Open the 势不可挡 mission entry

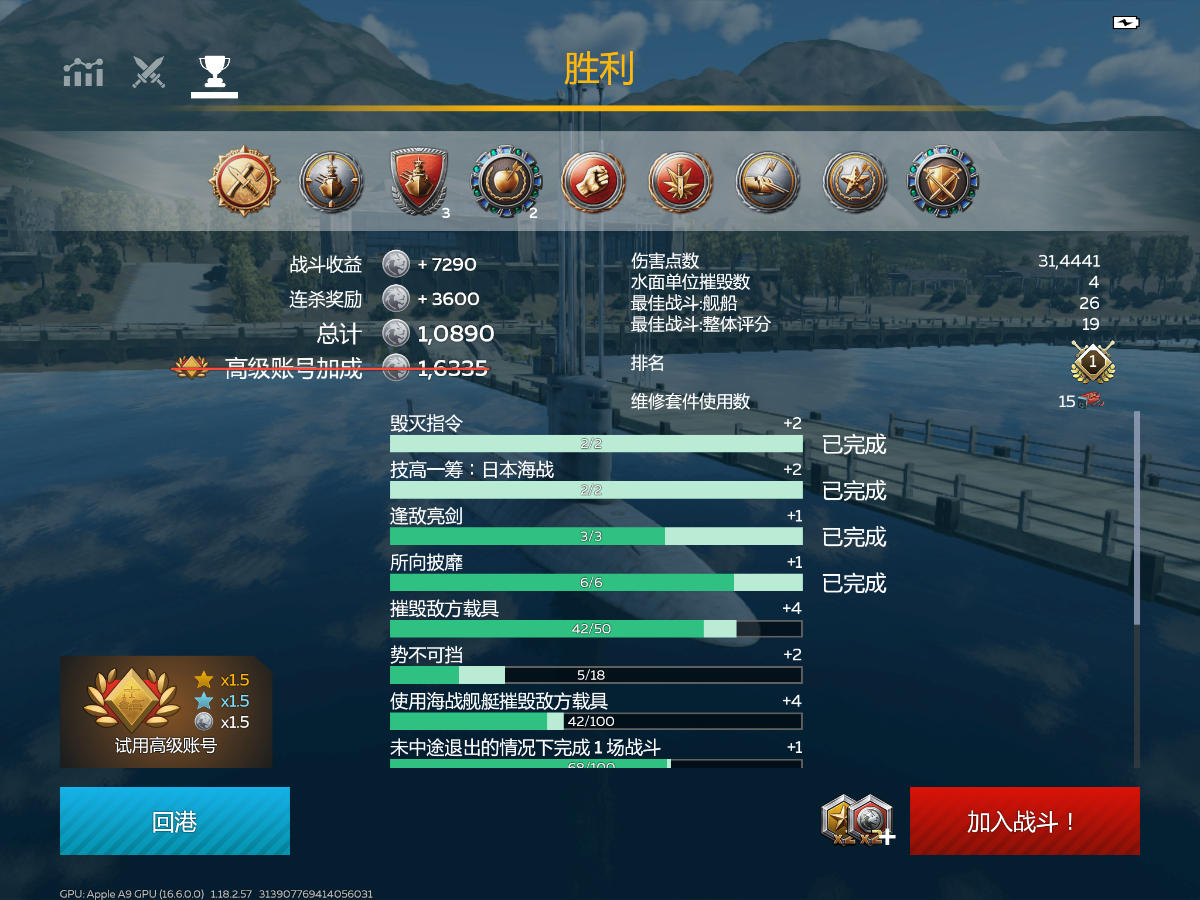596,665
